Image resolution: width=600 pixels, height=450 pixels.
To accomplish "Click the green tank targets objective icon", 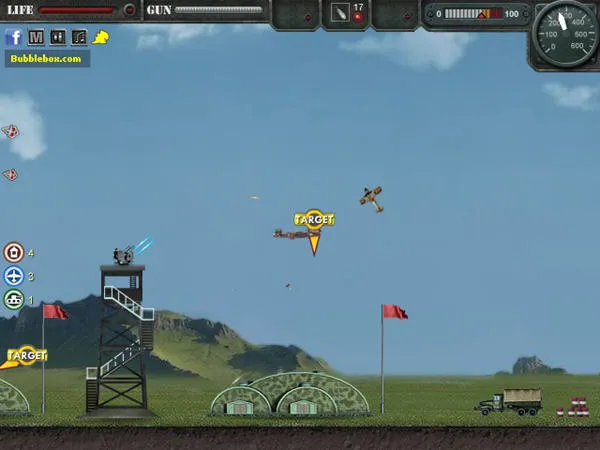I will [14, 299].
